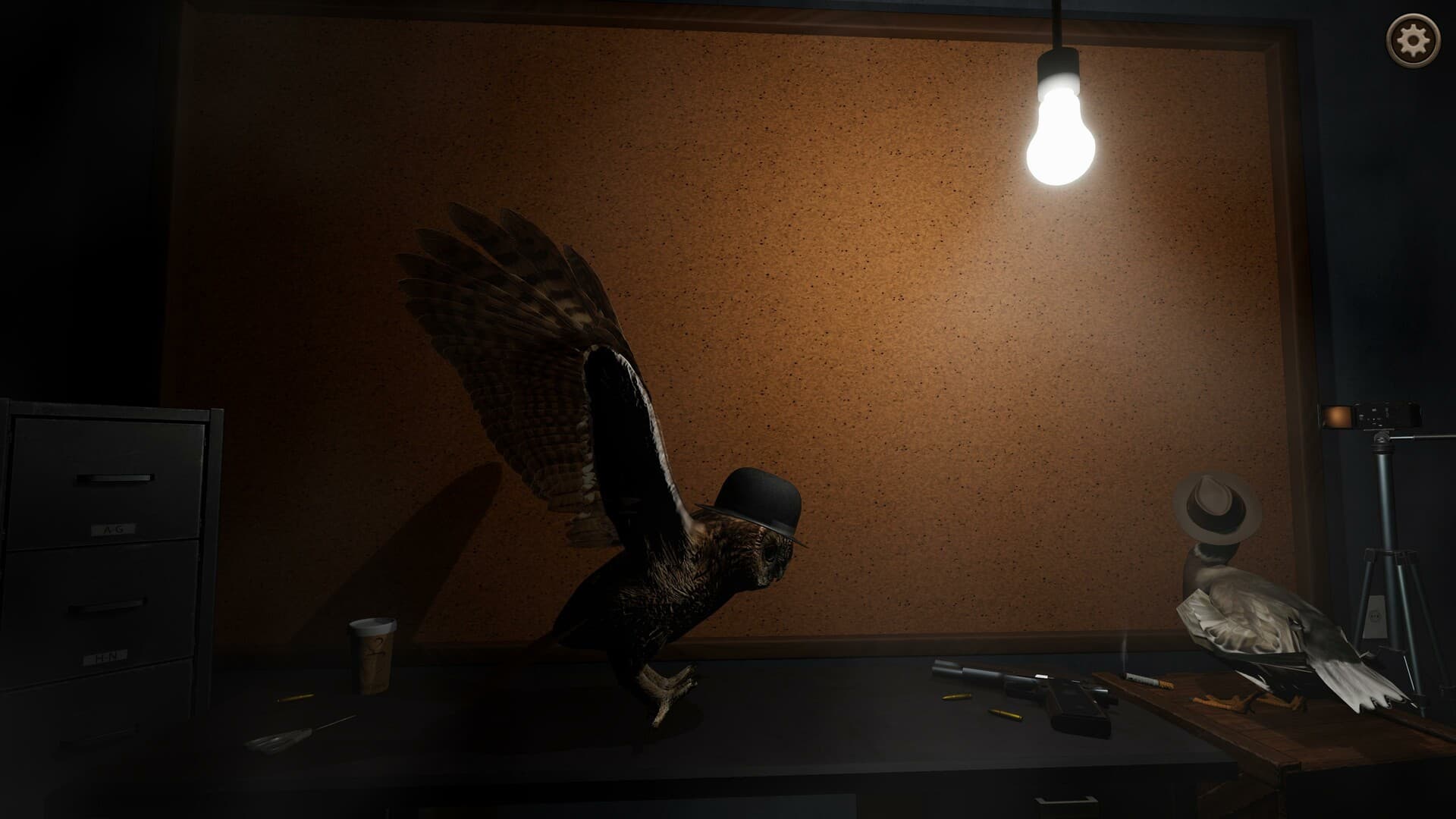Click the yellow shell casing by the cup
This screenshot has height=819, width=1456.
293,696
